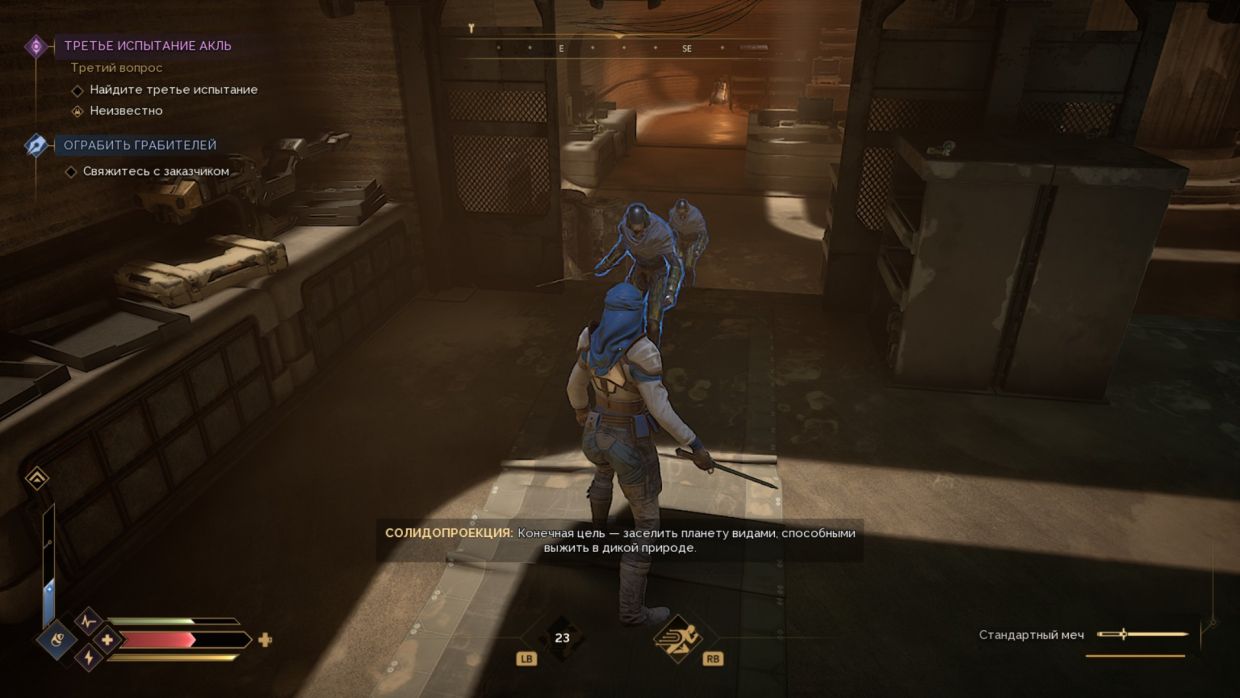Click the double chevron diamond icon
The width and height of the screenshot is (1240, 698).
[36, 479]
